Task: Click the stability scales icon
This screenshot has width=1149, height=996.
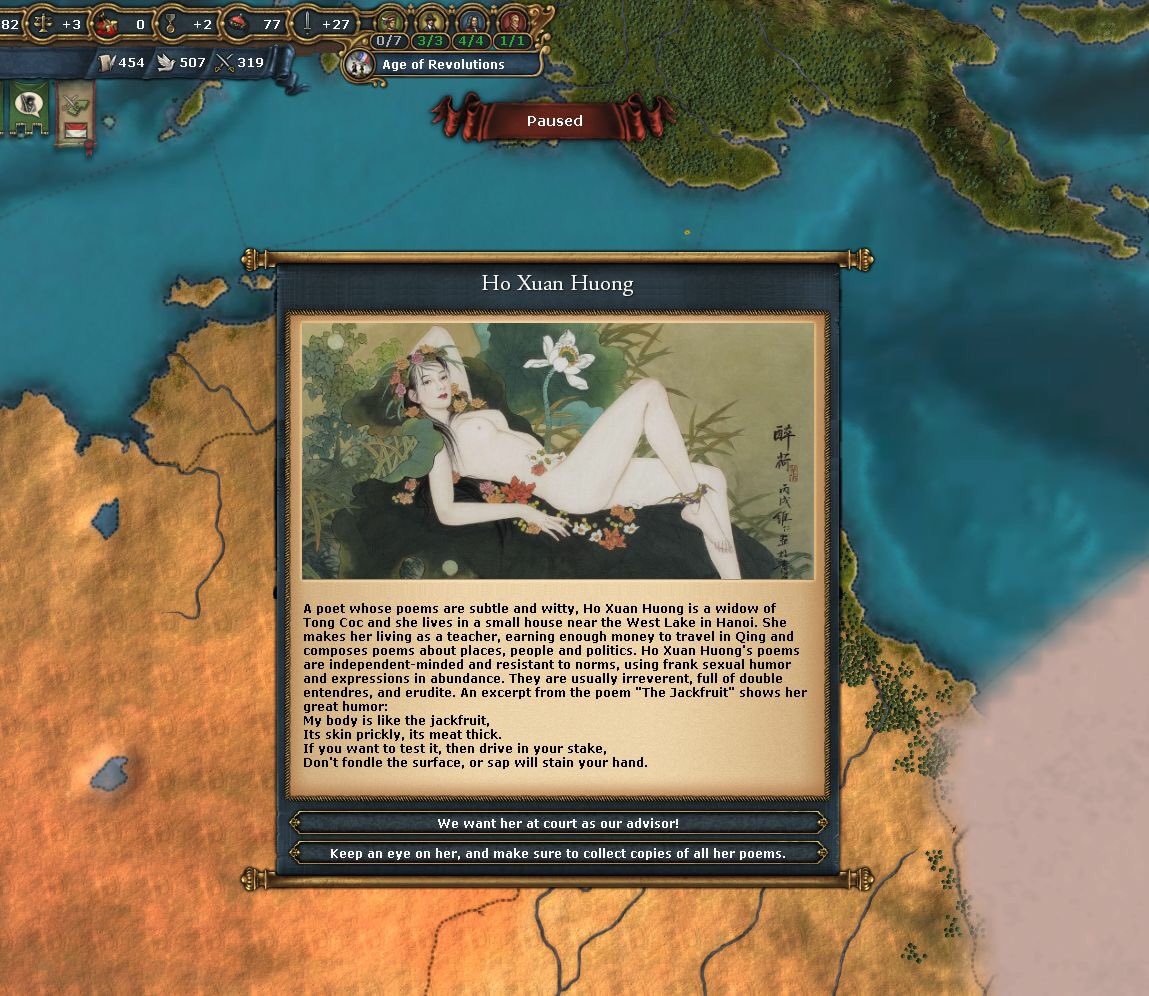Action: [x=42, y=23]
